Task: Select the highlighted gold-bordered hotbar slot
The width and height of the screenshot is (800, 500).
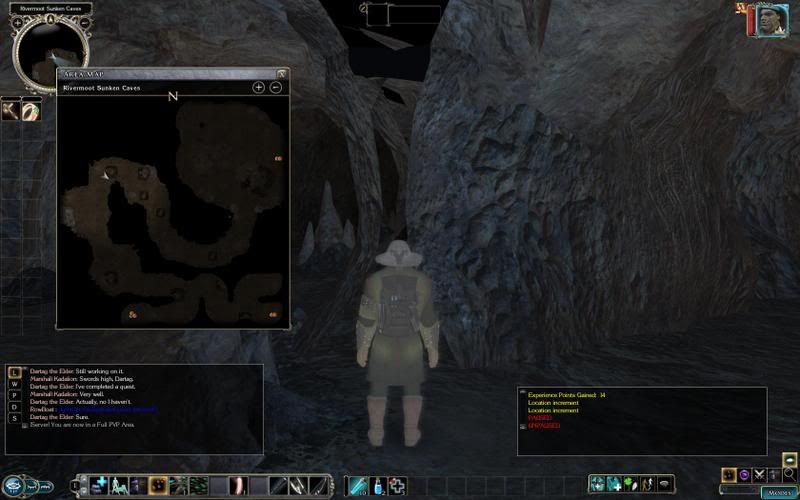Action: (x=158, y=486)
